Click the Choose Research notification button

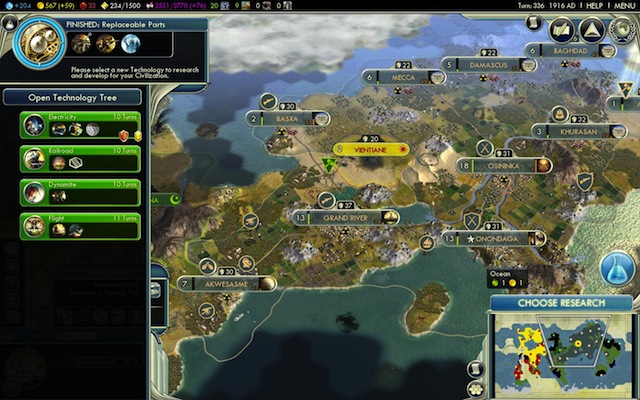pos(560,303)
